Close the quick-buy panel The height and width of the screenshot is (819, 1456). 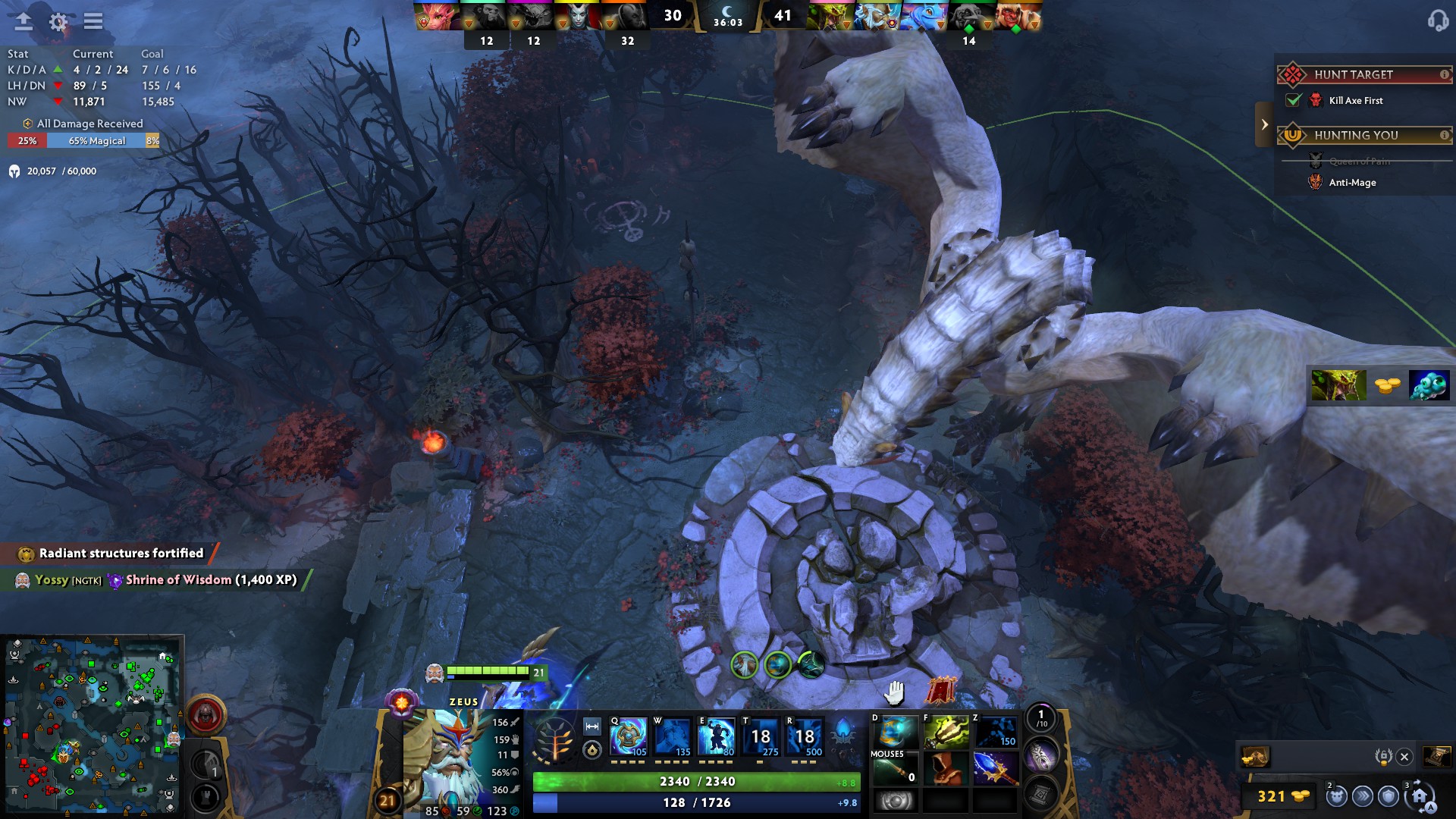[1404, 757]
